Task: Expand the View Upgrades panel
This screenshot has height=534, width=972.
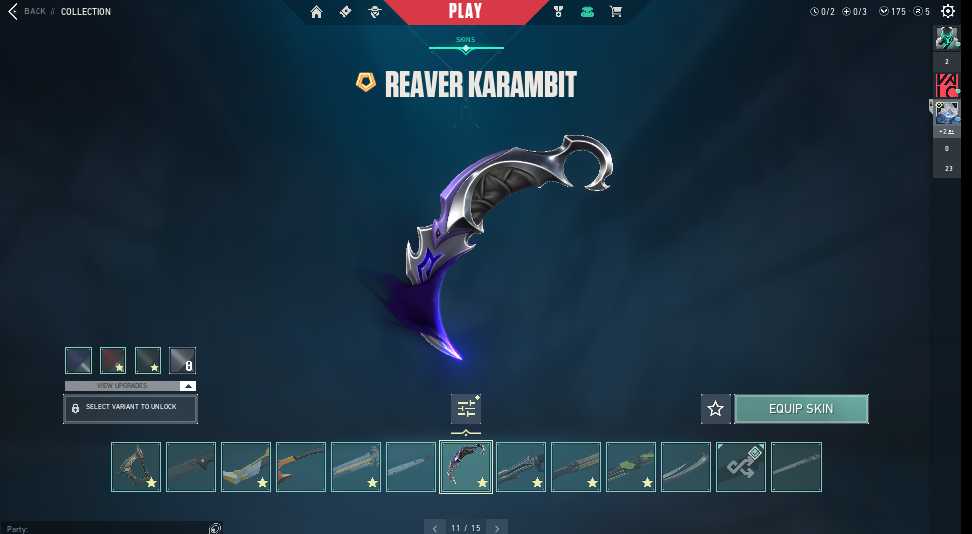Action: point(130,385)
